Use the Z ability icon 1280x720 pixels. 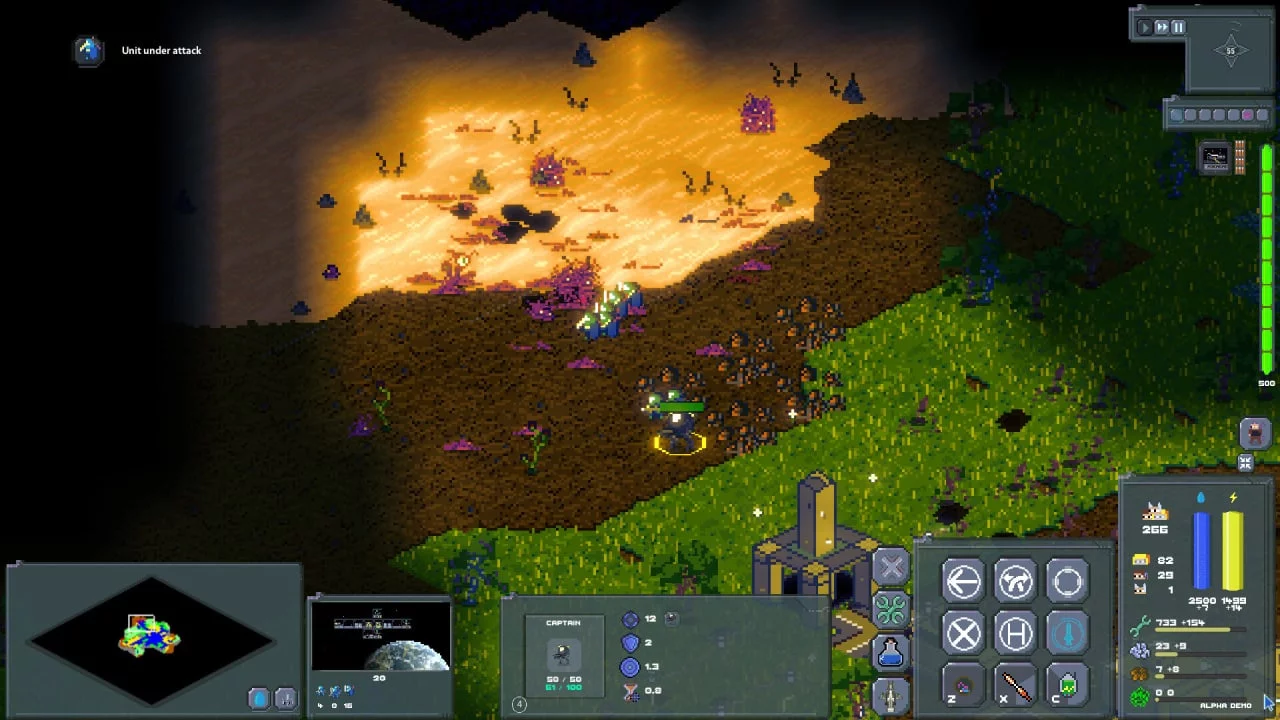[963, 686]
